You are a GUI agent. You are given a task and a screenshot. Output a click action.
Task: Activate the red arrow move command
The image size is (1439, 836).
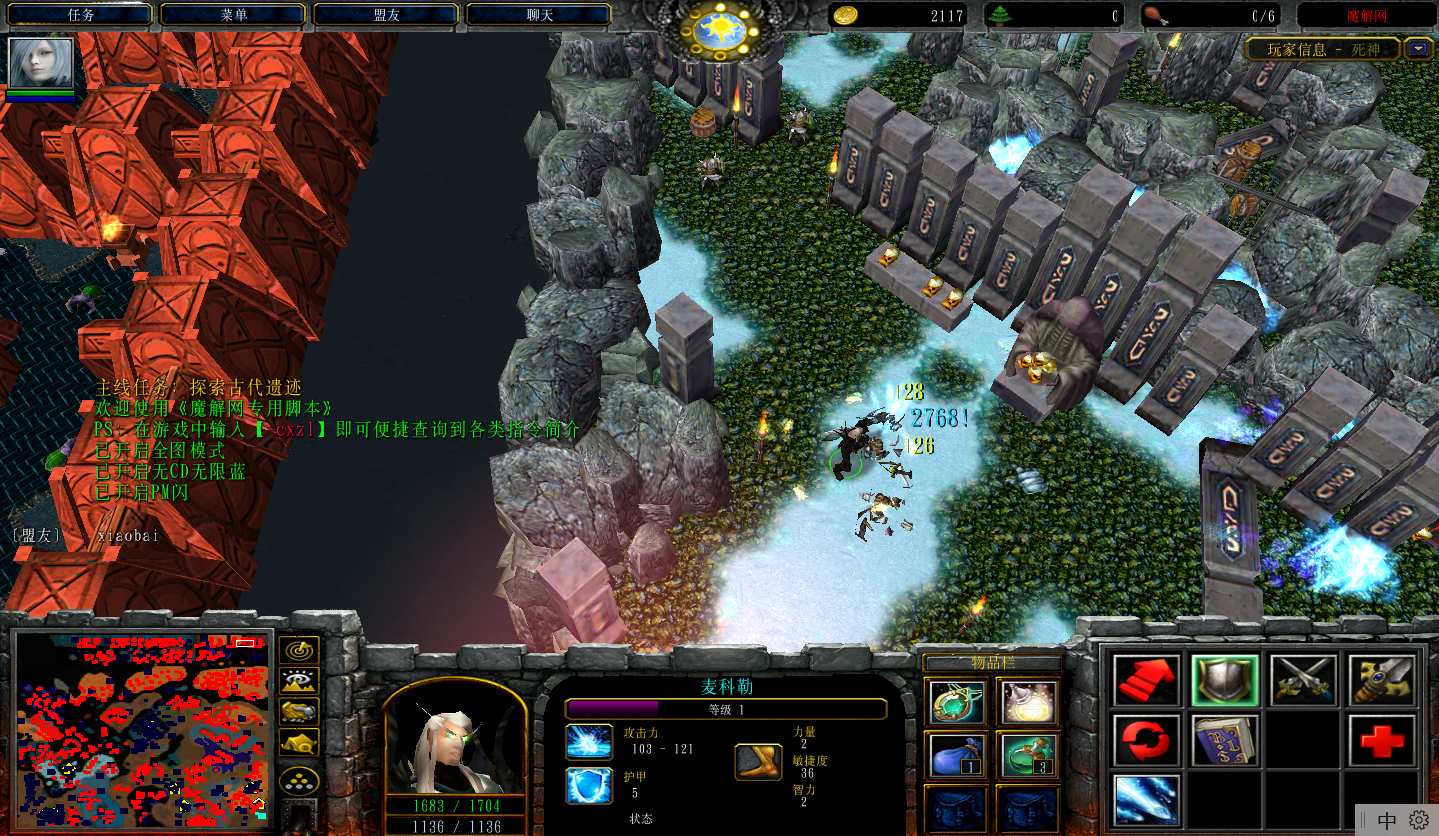point(1146,680)
